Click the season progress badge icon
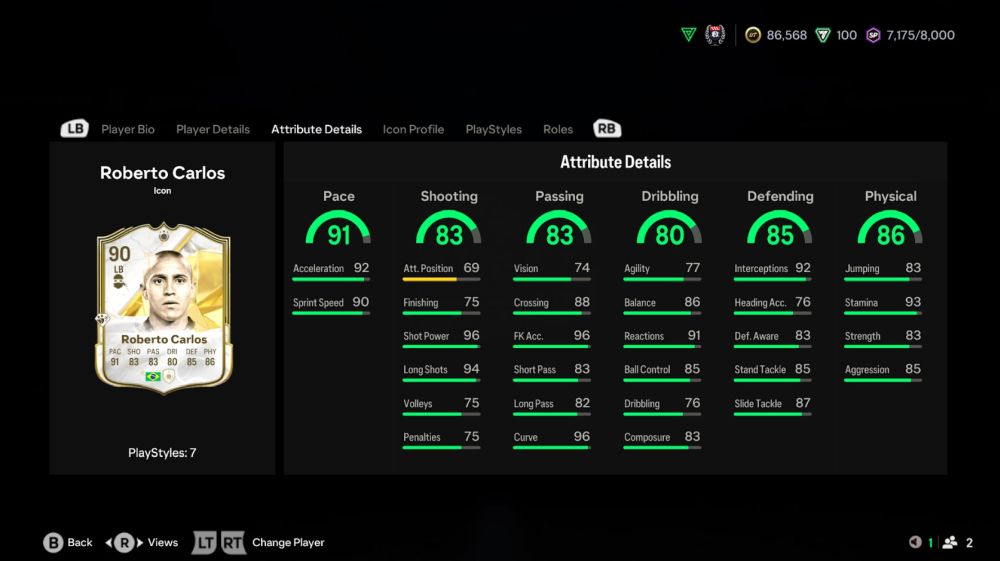 pyautogui.click(x=714, y=35)
